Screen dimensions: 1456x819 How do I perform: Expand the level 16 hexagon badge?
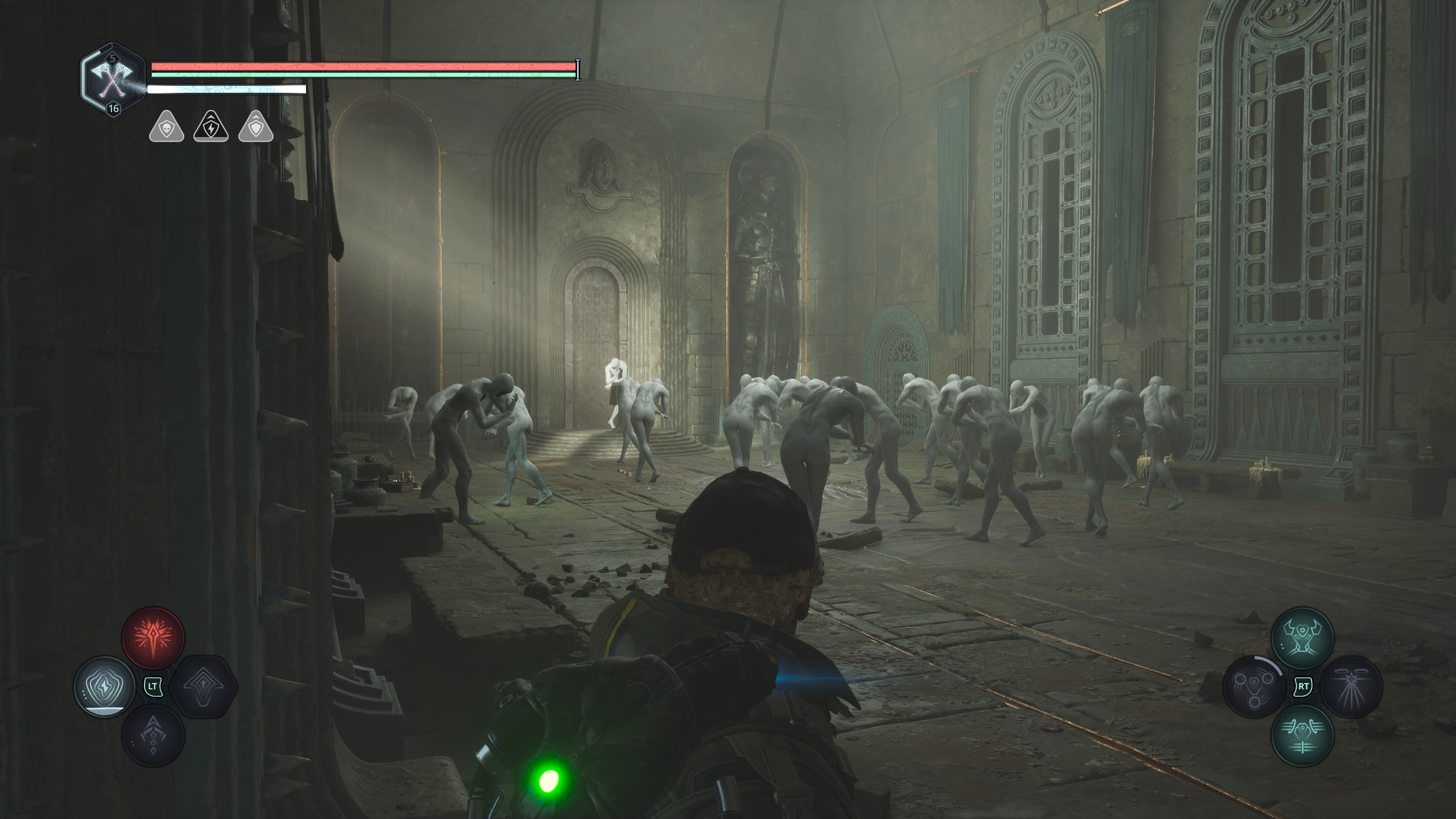click(114, 110)
